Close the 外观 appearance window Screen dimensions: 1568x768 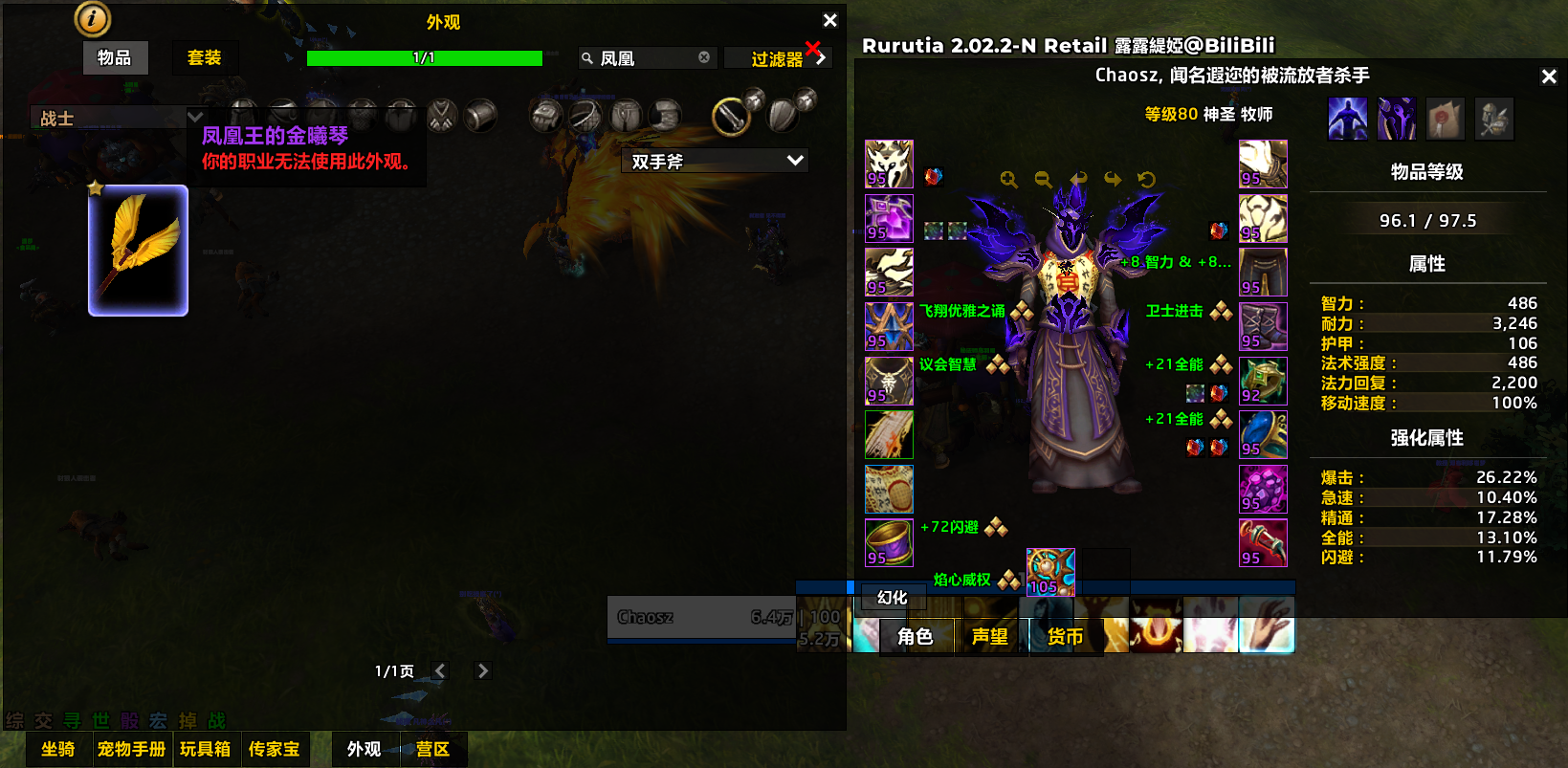click(829, 20)
